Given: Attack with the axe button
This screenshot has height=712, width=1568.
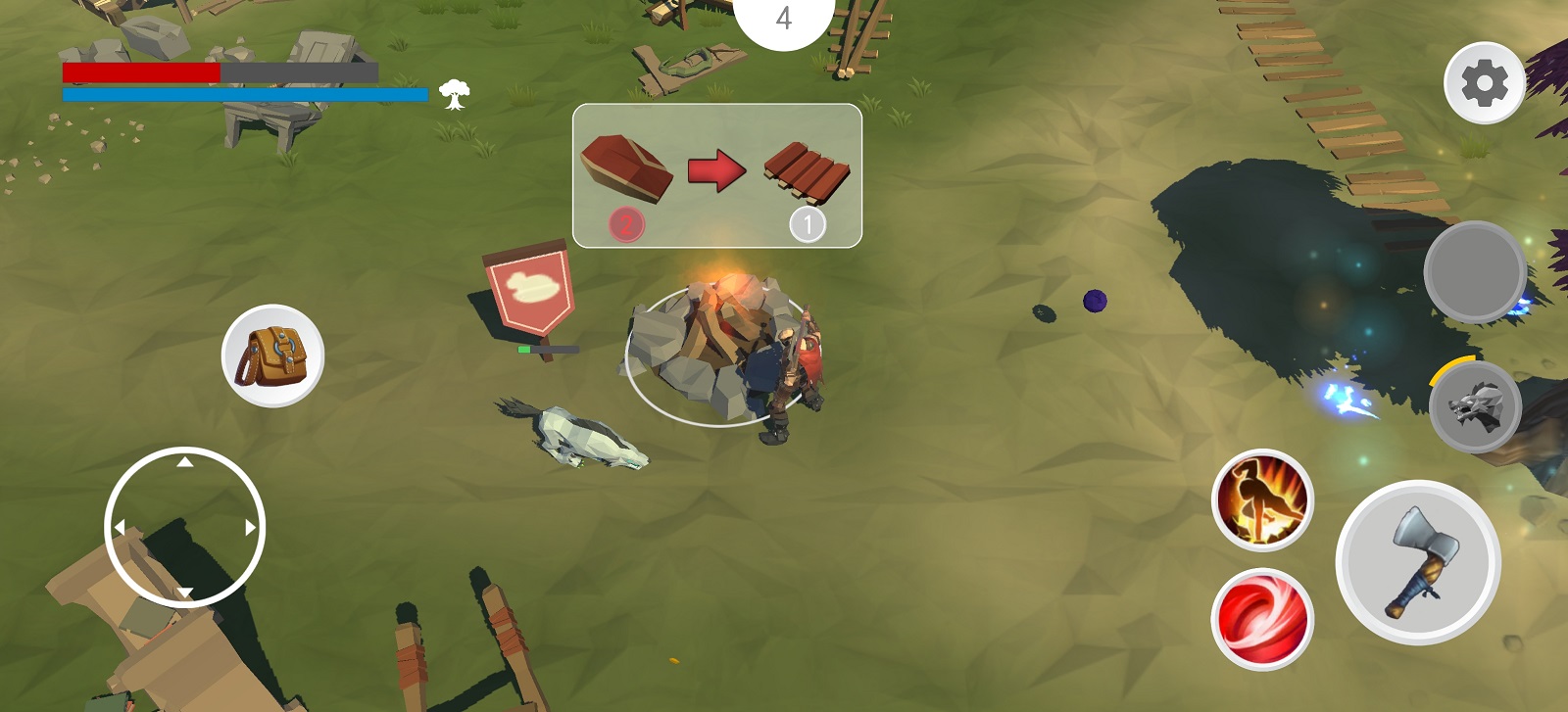Looking at the screenshot, I should click(x=1417, y=562).
